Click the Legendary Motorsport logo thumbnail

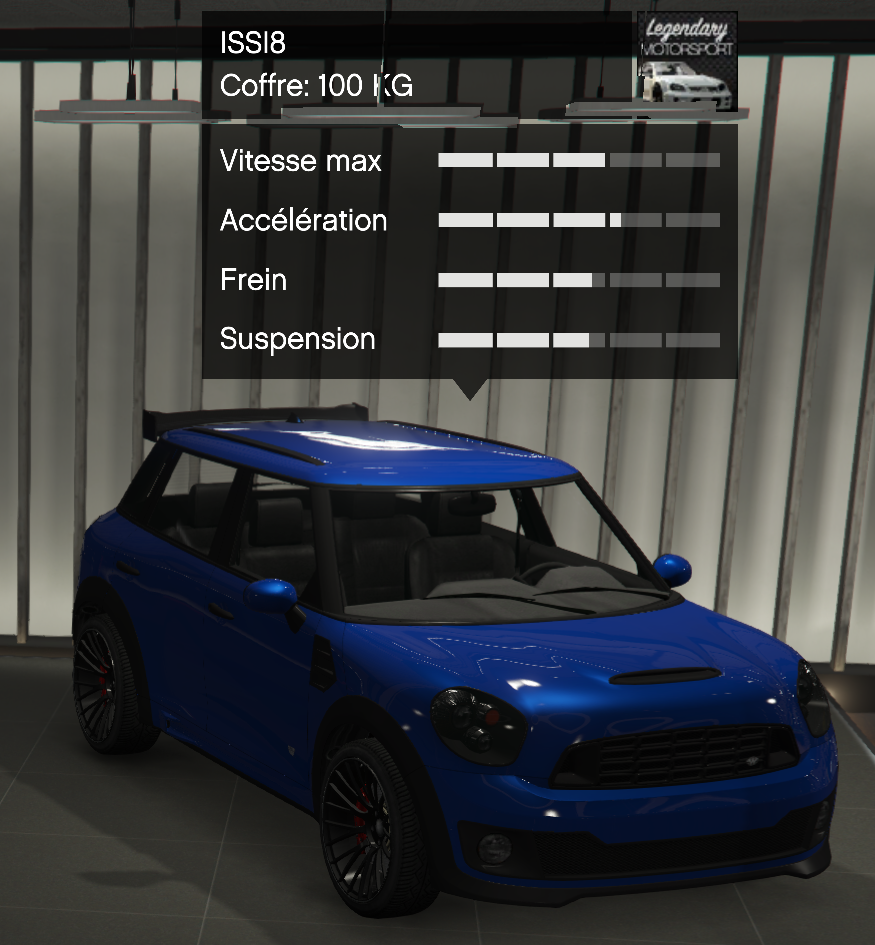(687, 61)
